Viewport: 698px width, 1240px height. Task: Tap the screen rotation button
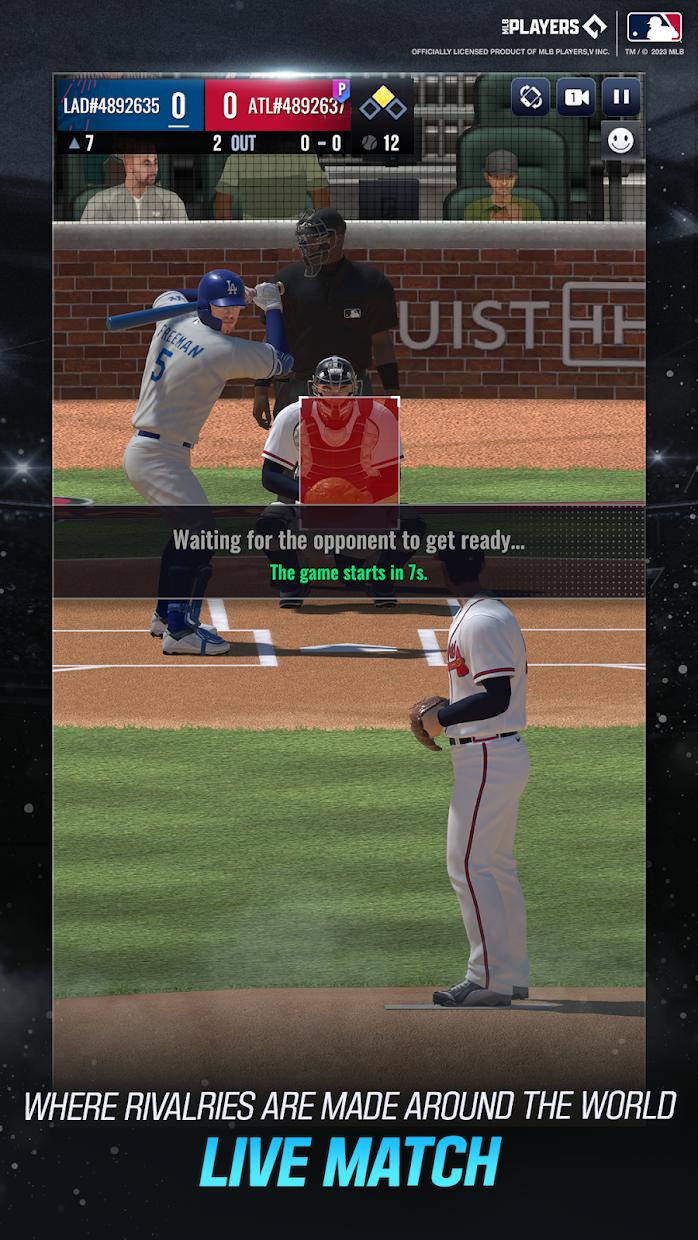click(531, 97)
